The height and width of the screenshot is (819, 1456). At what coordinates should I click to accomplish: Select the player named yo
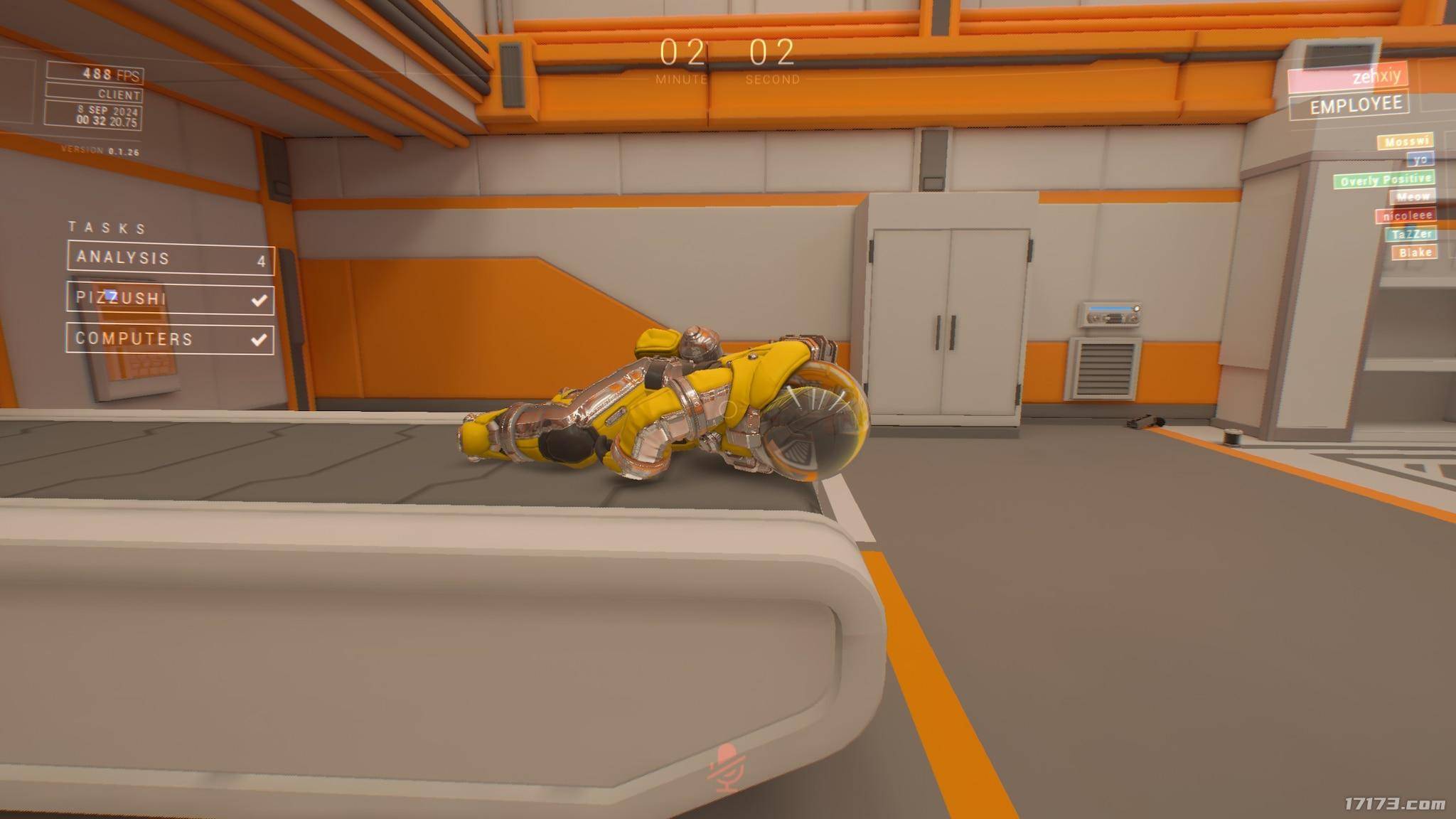click(1420, 159)
